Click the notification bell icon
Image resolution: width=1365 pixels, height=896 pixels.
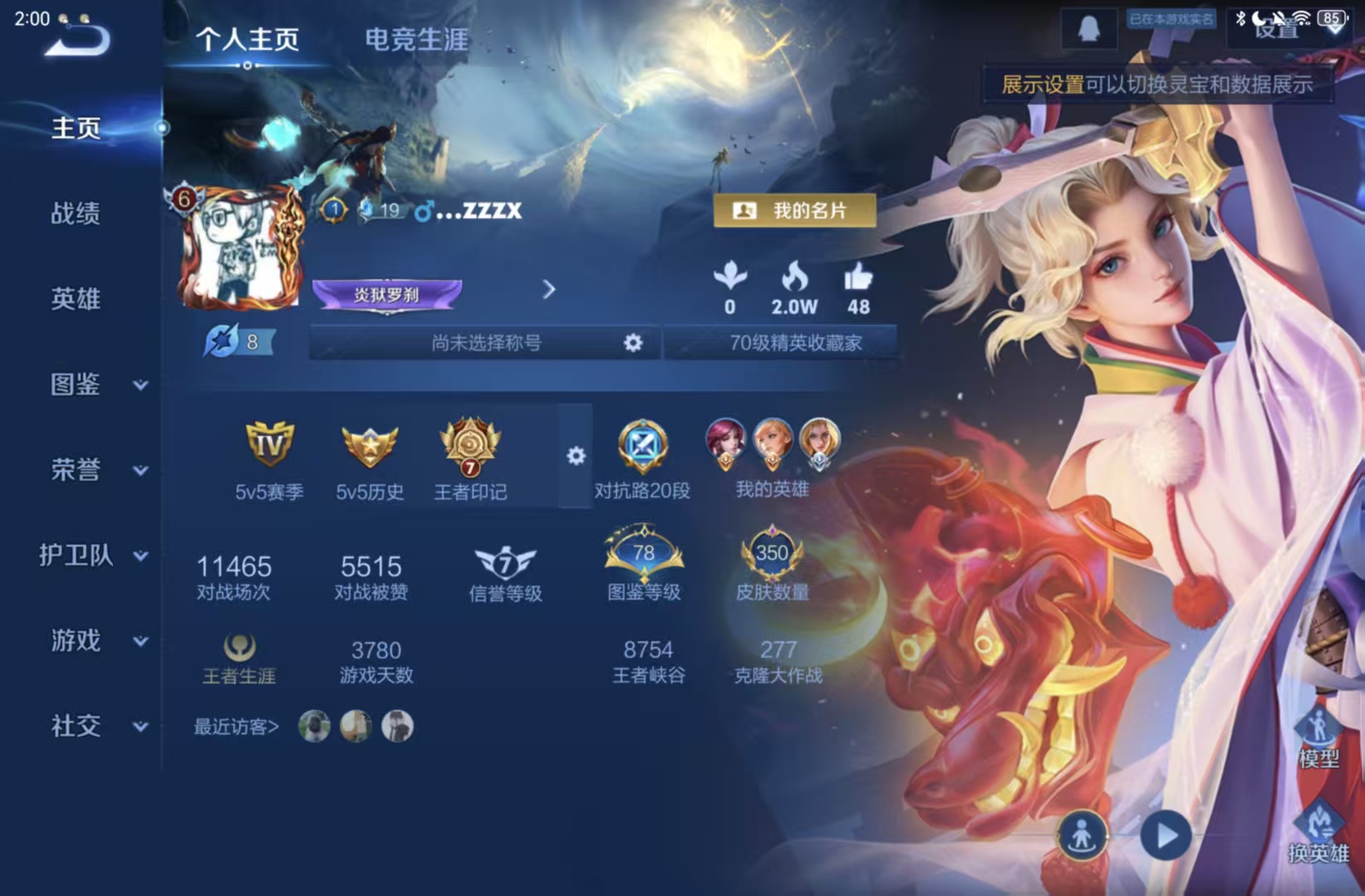(1088, 30)
